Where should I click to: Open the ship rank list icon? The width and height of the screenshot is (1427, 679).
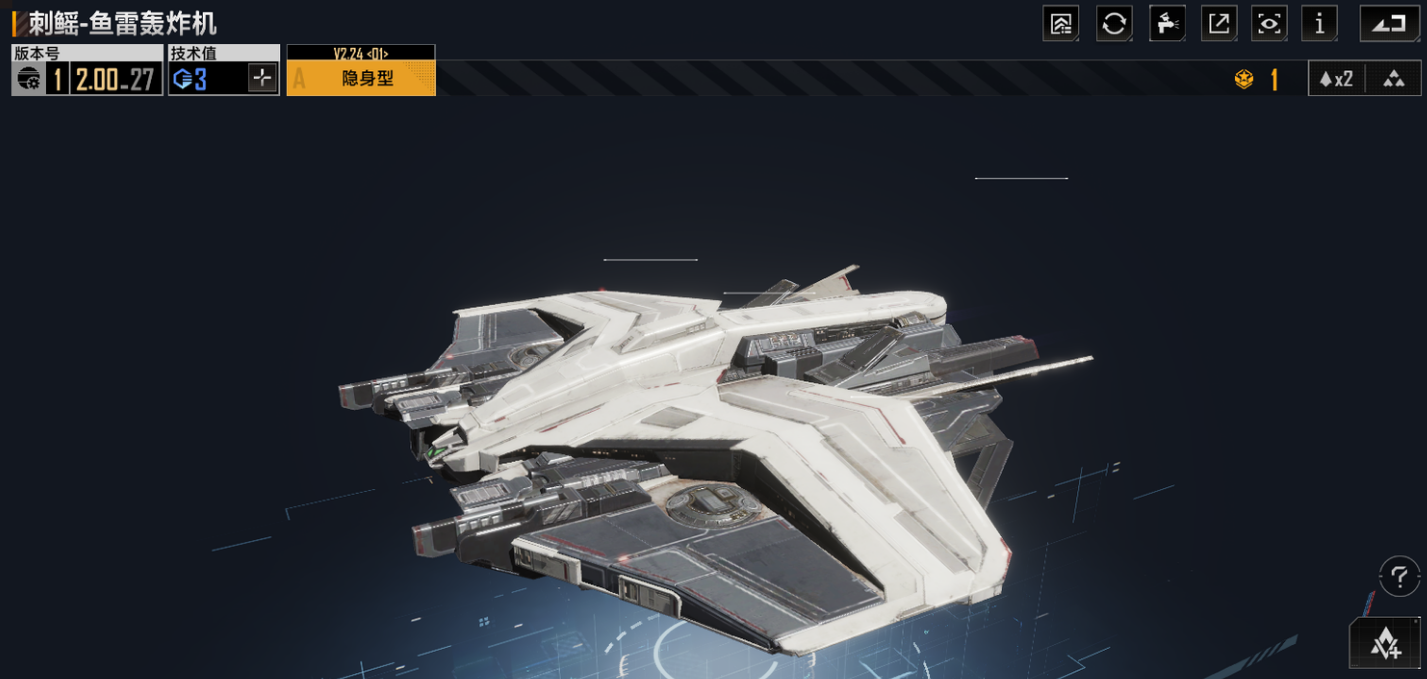(x=1060, y=23)
